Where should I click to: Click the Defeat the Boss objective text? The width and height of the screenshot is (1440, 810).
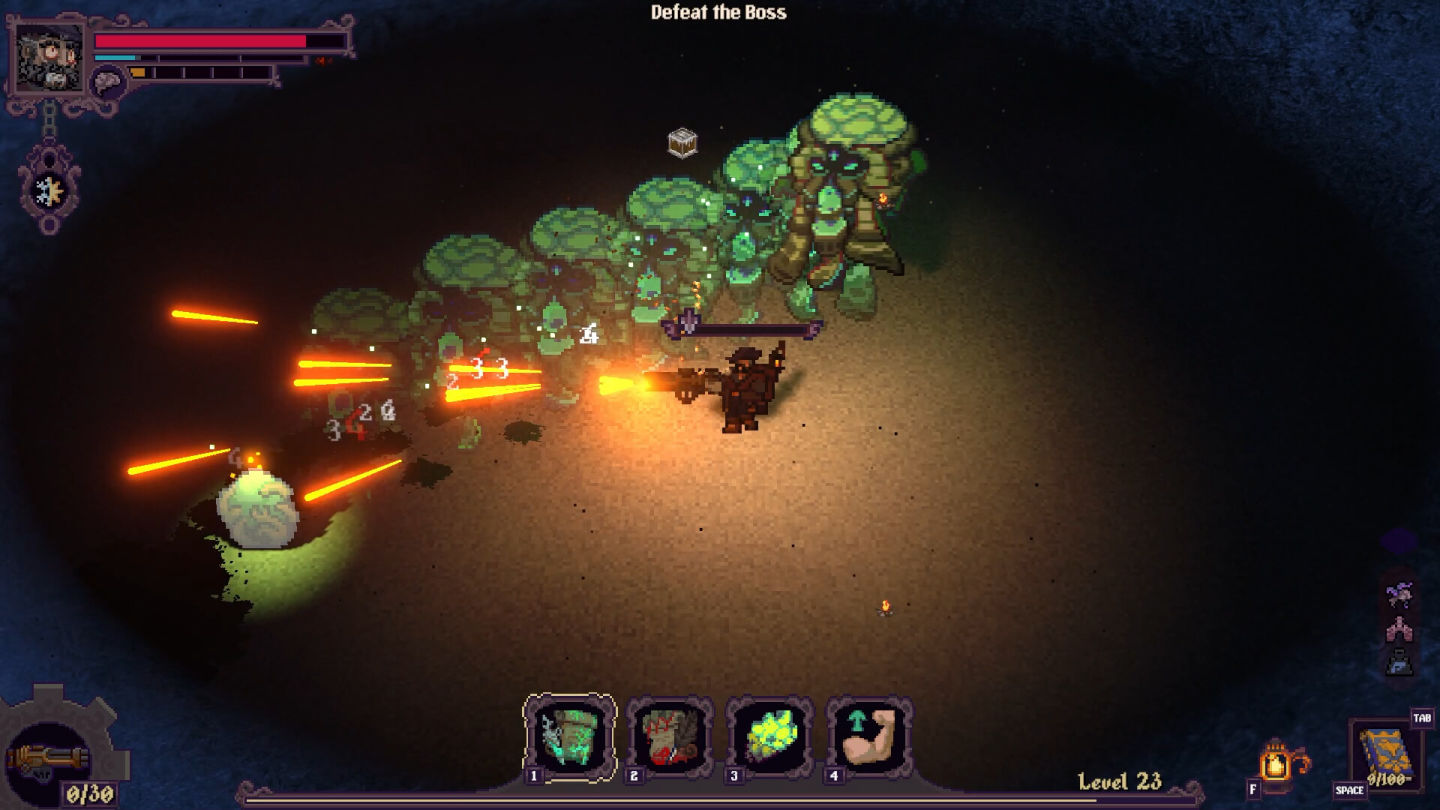[x=719, y=13]
